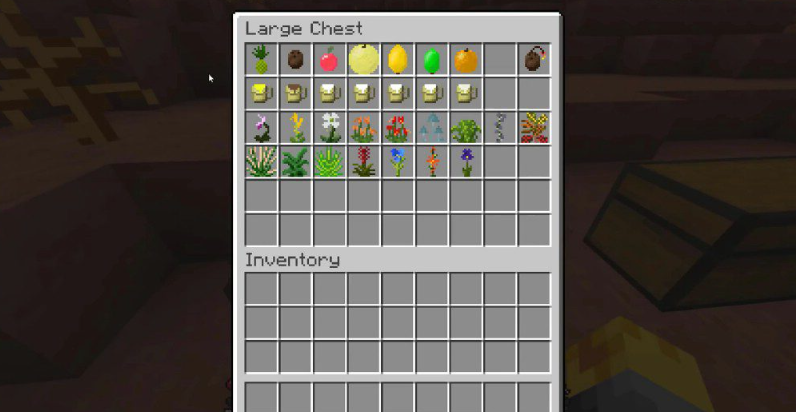Screen dimensions: 796x412
Task: Take the dark purple iris flower
Action: click(465, 162)
